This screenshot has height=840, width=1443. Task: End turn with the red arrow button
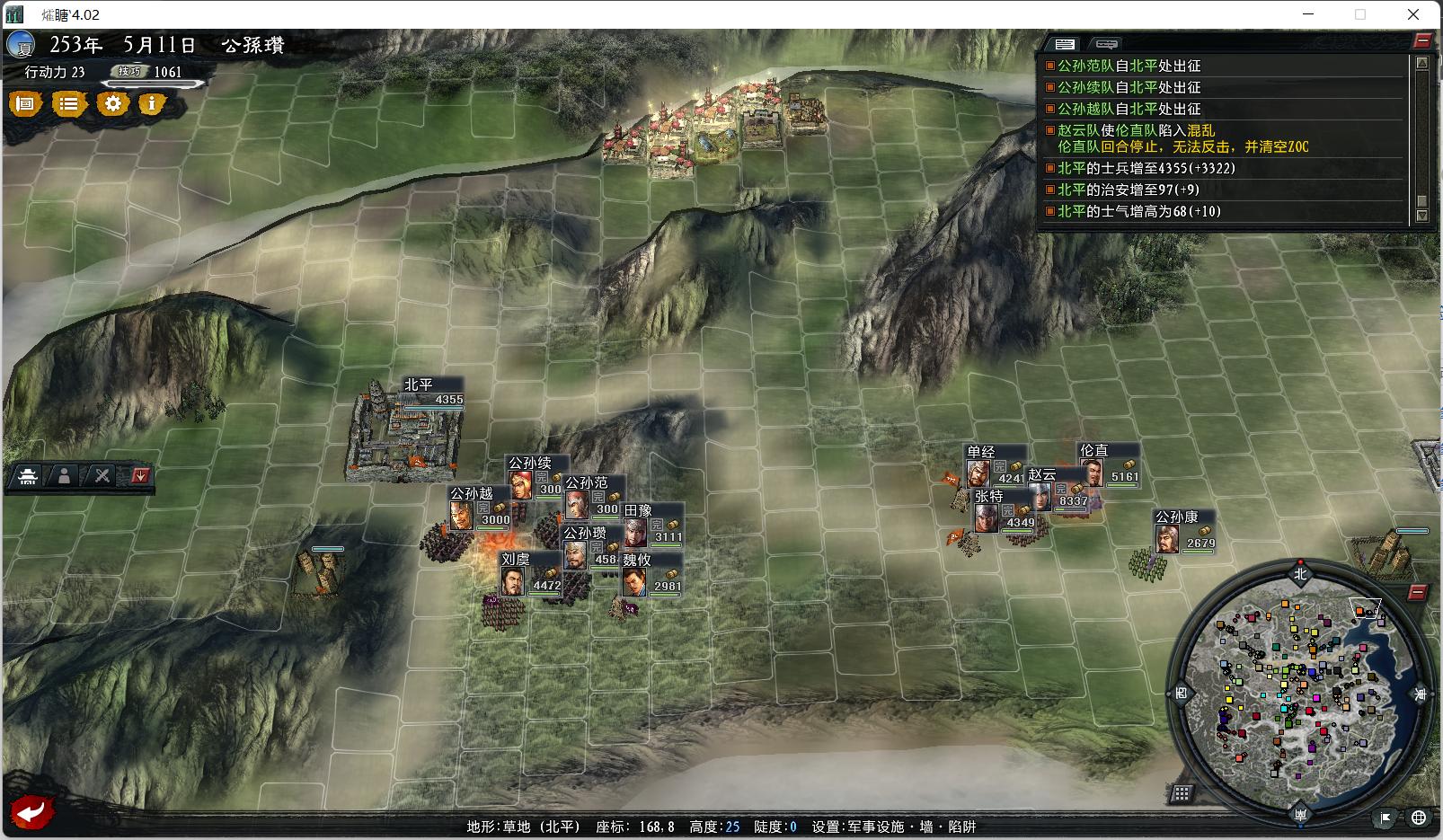click(33, 813)
